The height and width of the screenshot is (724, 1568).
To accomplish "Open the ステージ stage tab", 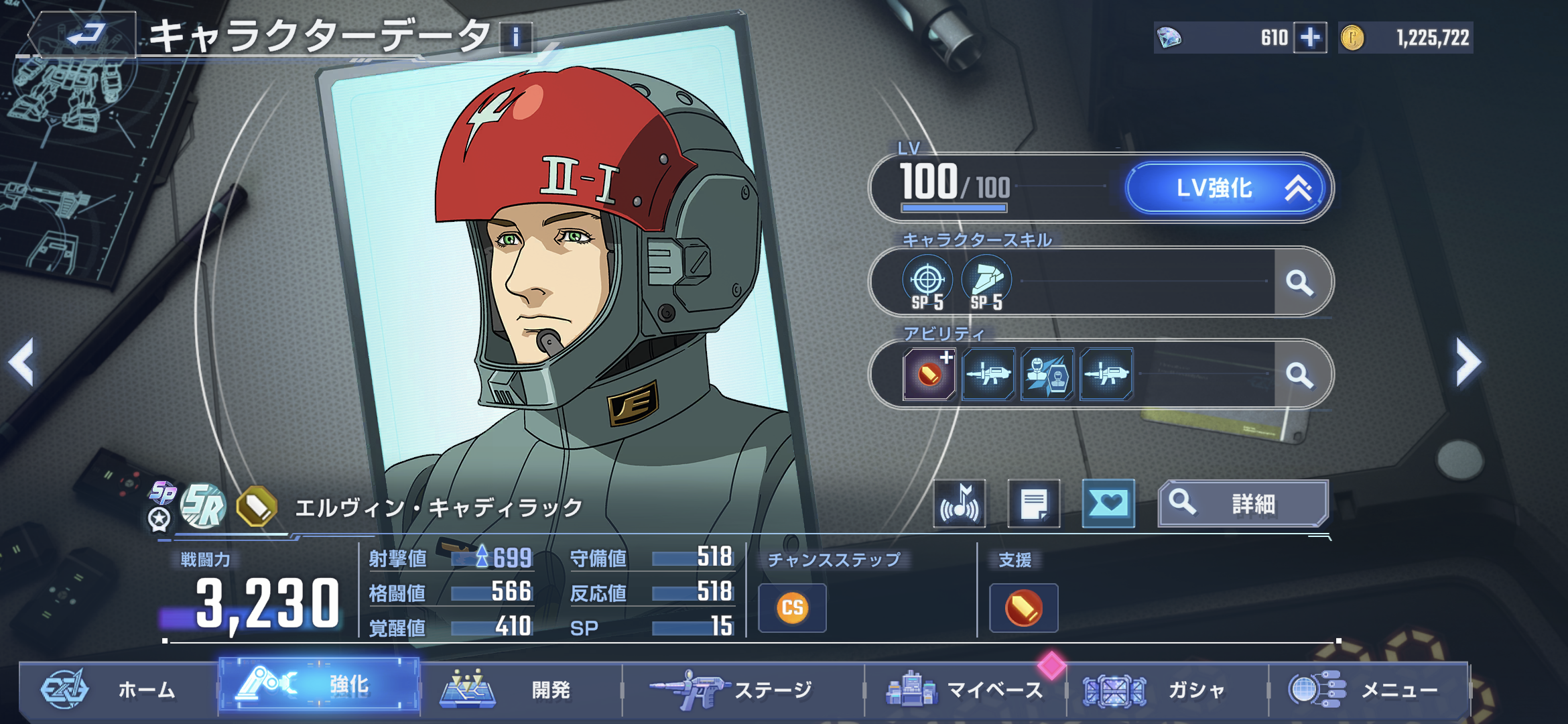I will click(x=742, y=689).
